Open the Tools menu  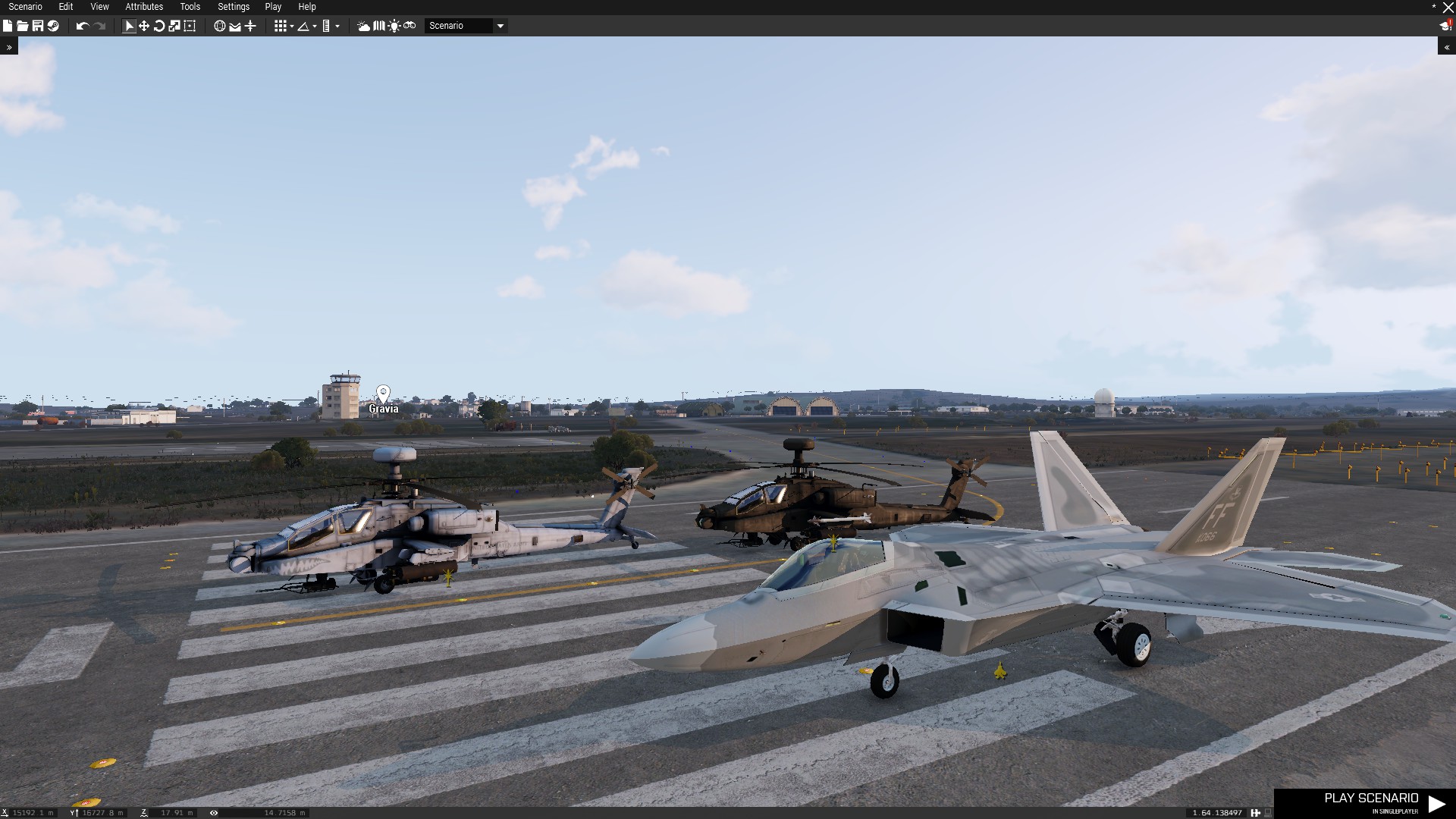point(190,7)
